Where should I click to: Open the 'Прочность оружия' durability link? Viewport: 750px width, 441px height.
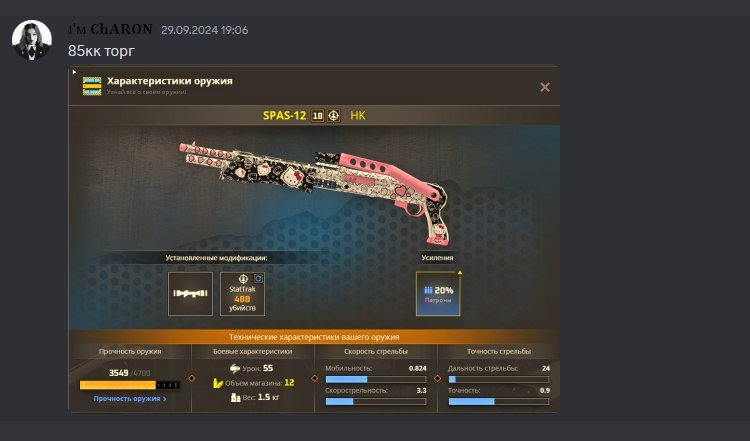130,398
